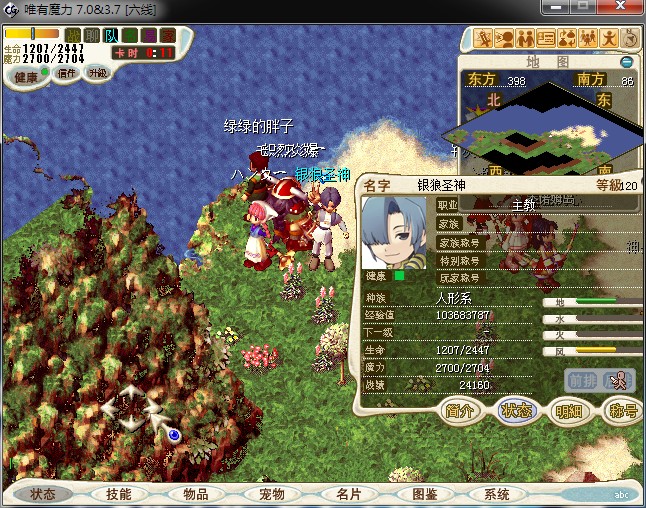
Task: Open the 名片 (Name Card) menu
Action: tap(348, 494)
